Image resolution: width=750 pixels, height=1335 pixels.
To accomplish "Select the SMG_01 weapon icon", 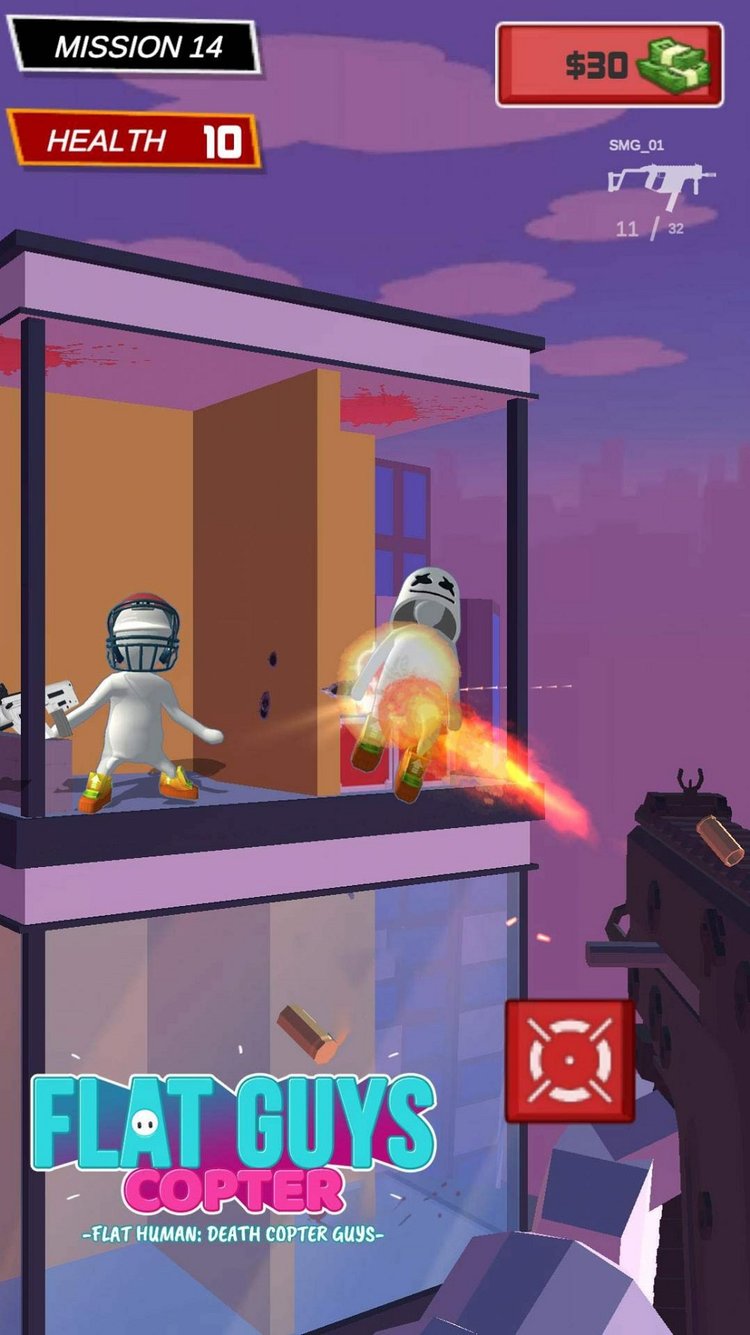I will pos(661,183).
